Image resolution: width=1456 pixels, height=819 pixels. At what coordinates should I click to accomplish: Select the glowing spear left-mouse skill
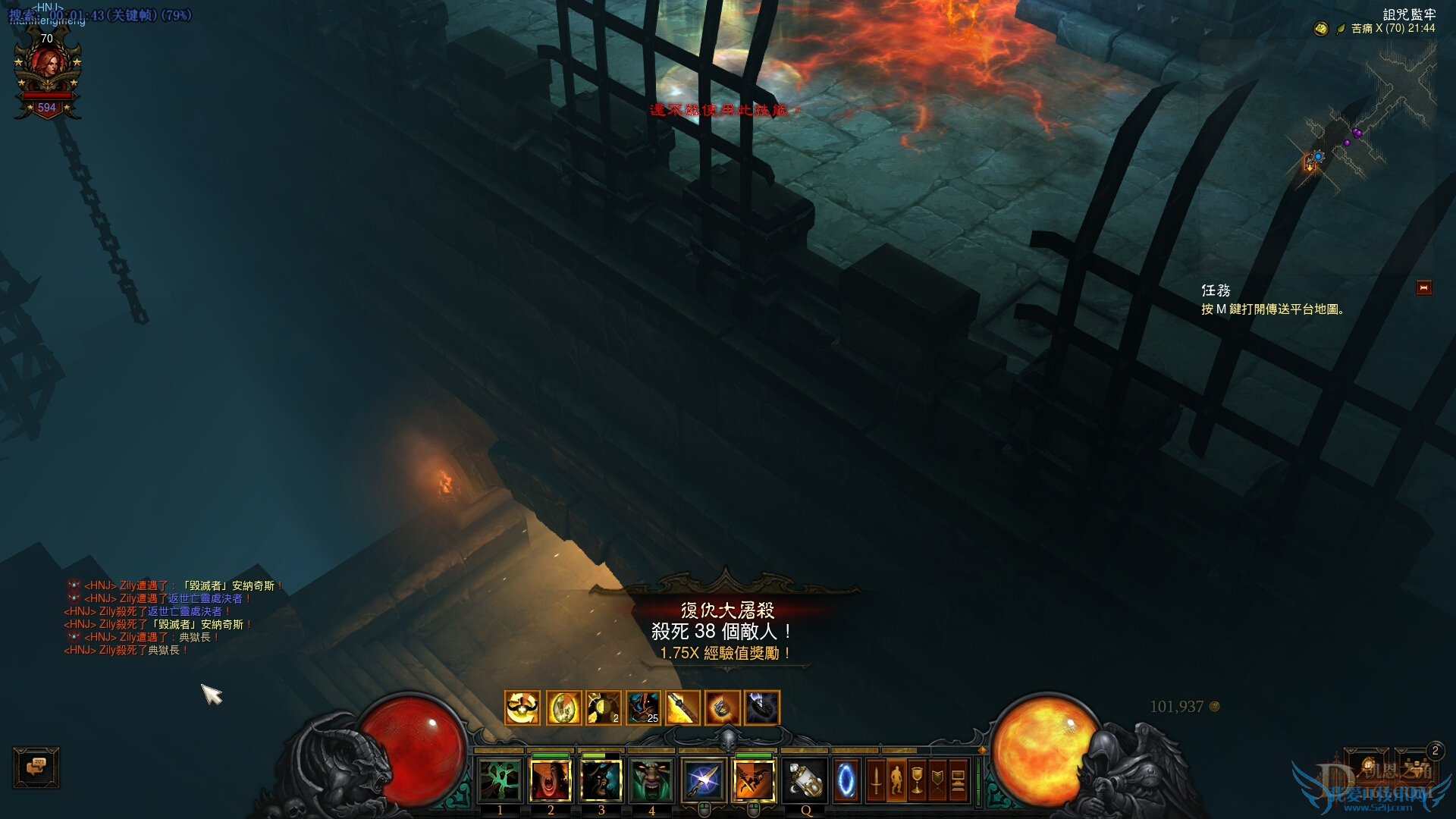(703, 780)
